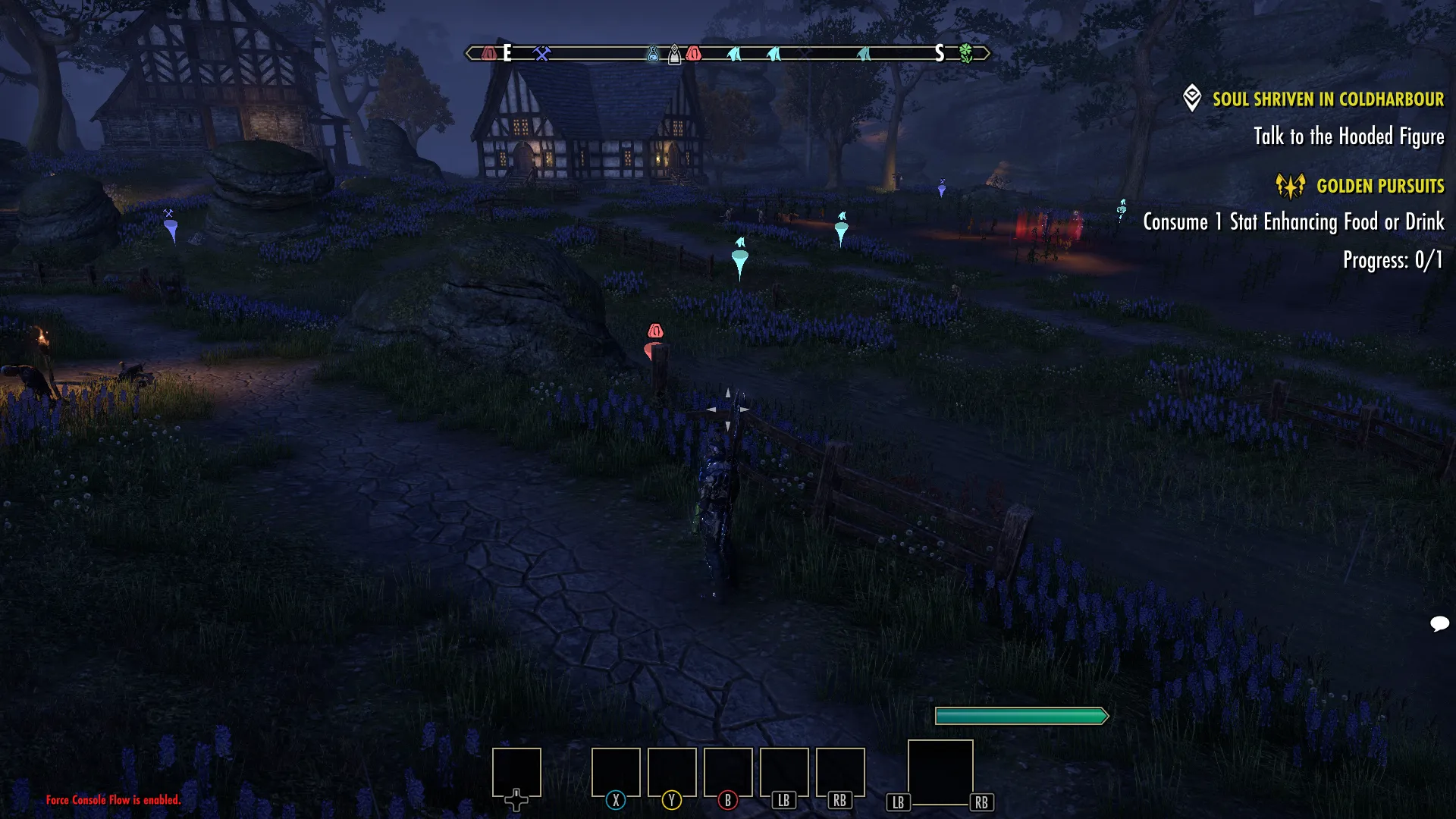This screenshot has width=1456, height=819.
Task: Open the chat bubble icon
Action: pyautogui.click(x=1439, y=623)
